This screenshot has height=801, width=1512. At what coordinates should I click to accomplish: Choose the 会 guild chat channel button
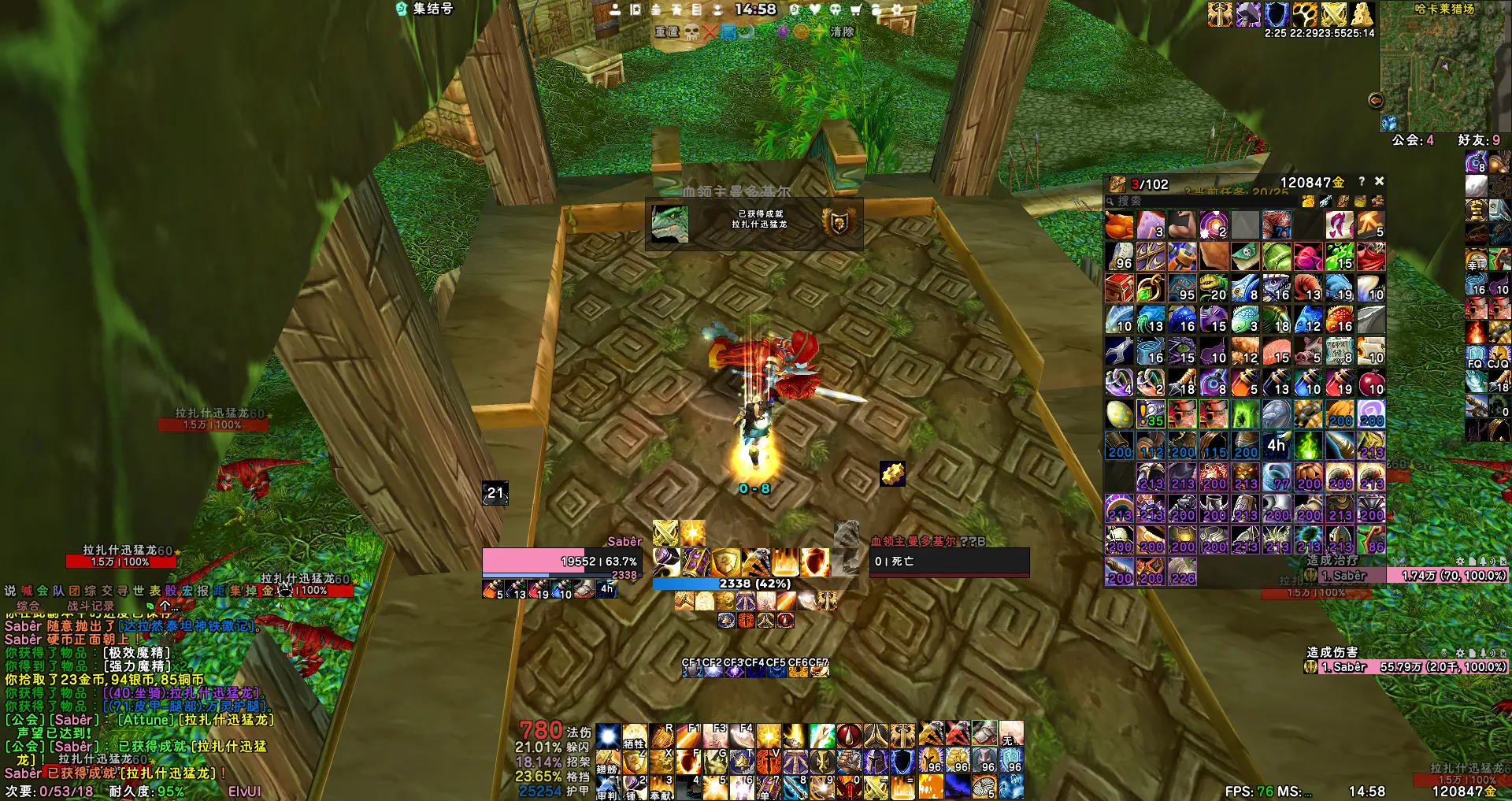click(43, 591)
